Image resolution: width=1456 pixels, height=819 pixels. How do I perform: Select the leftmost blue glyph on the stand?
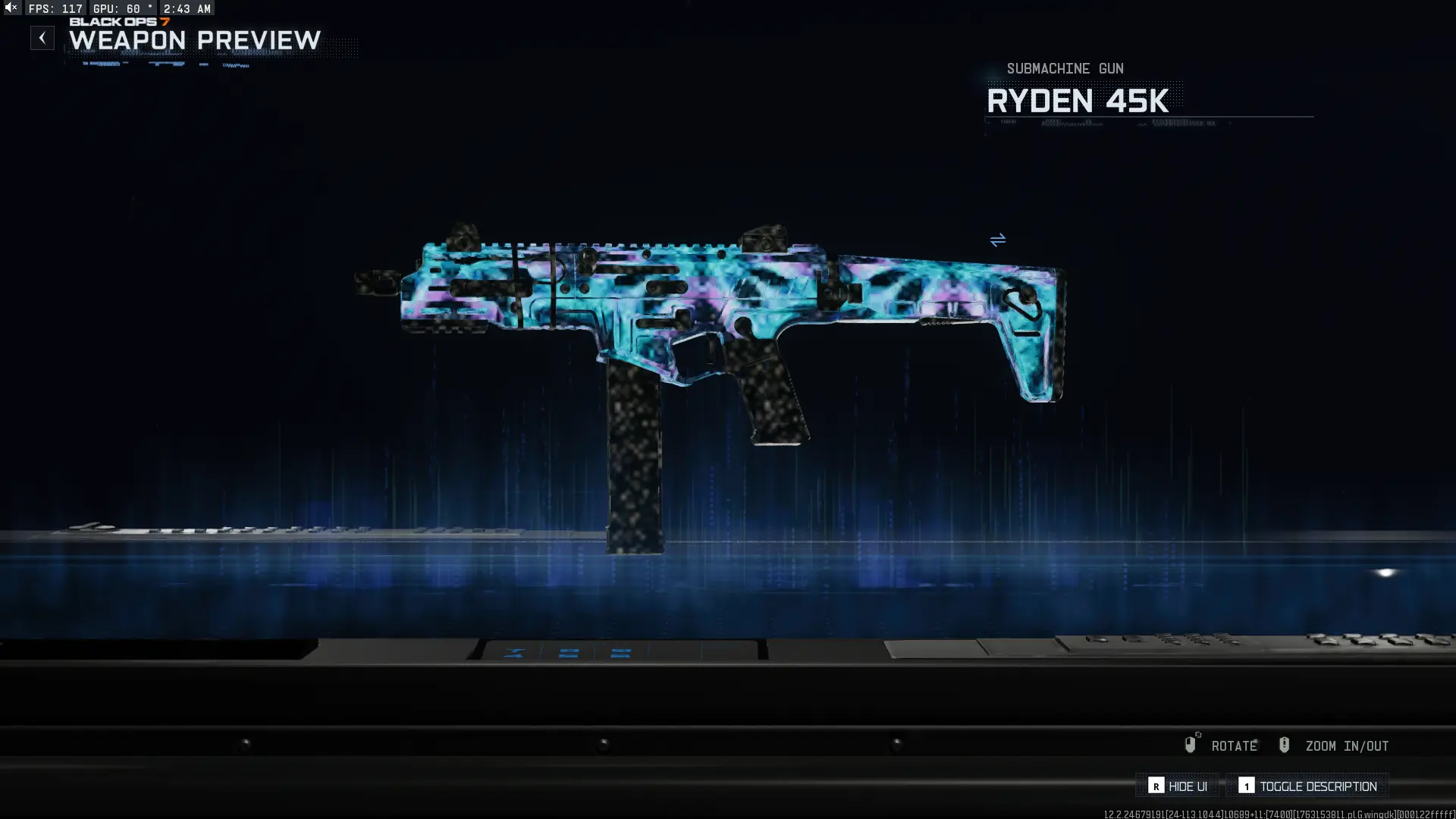coord(516,653)
